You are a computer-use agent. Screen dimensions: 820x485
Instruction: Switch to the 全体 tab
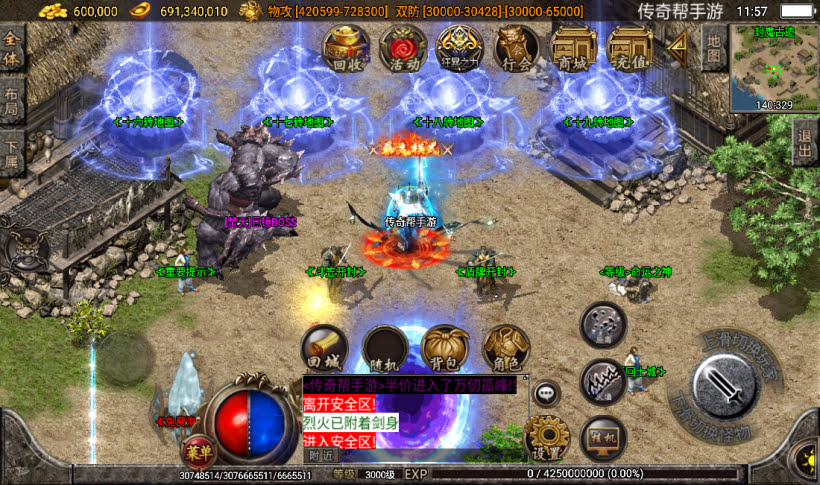[12, 49]
